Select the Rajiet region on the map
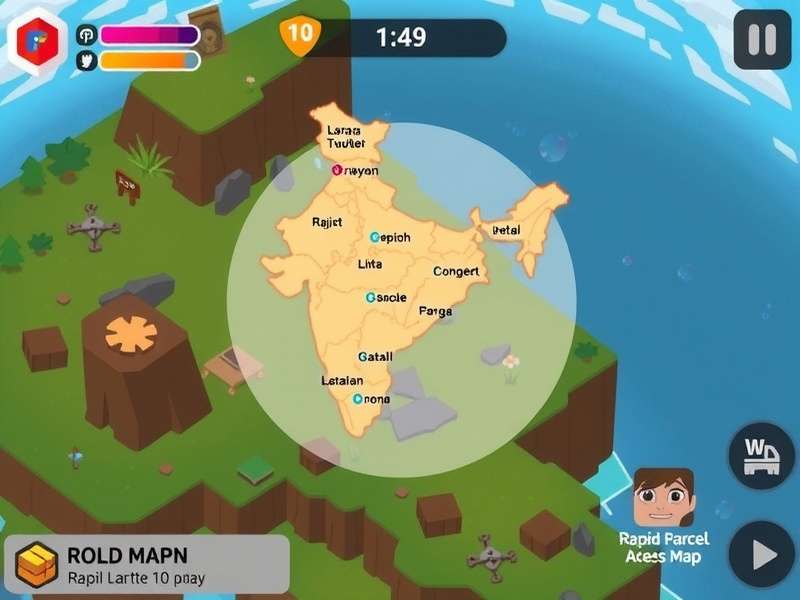This screenshot has width=800, height=600. (327, 222)
